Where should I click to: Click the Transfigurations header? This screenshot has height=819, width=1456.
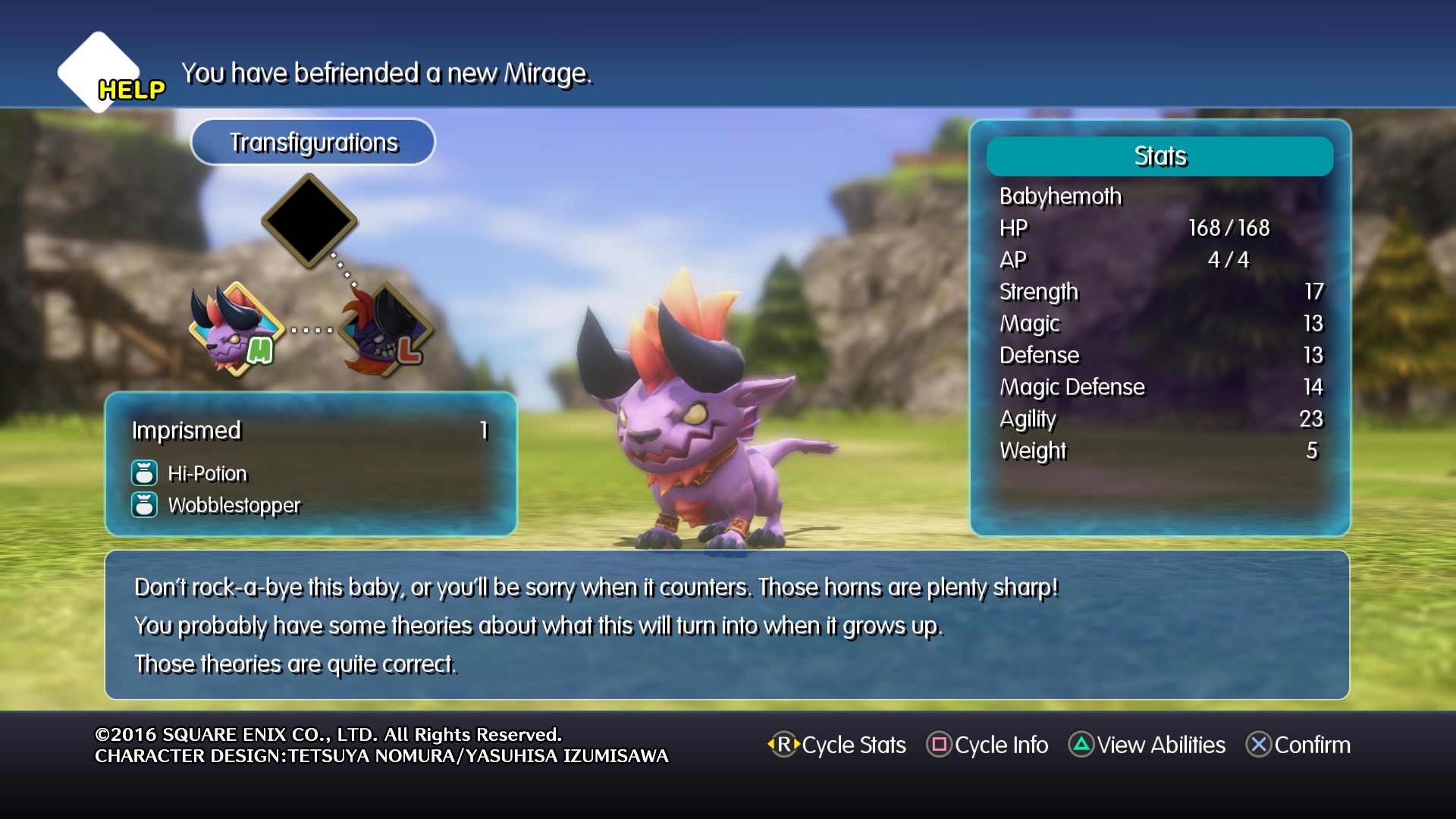pos(313,143)
